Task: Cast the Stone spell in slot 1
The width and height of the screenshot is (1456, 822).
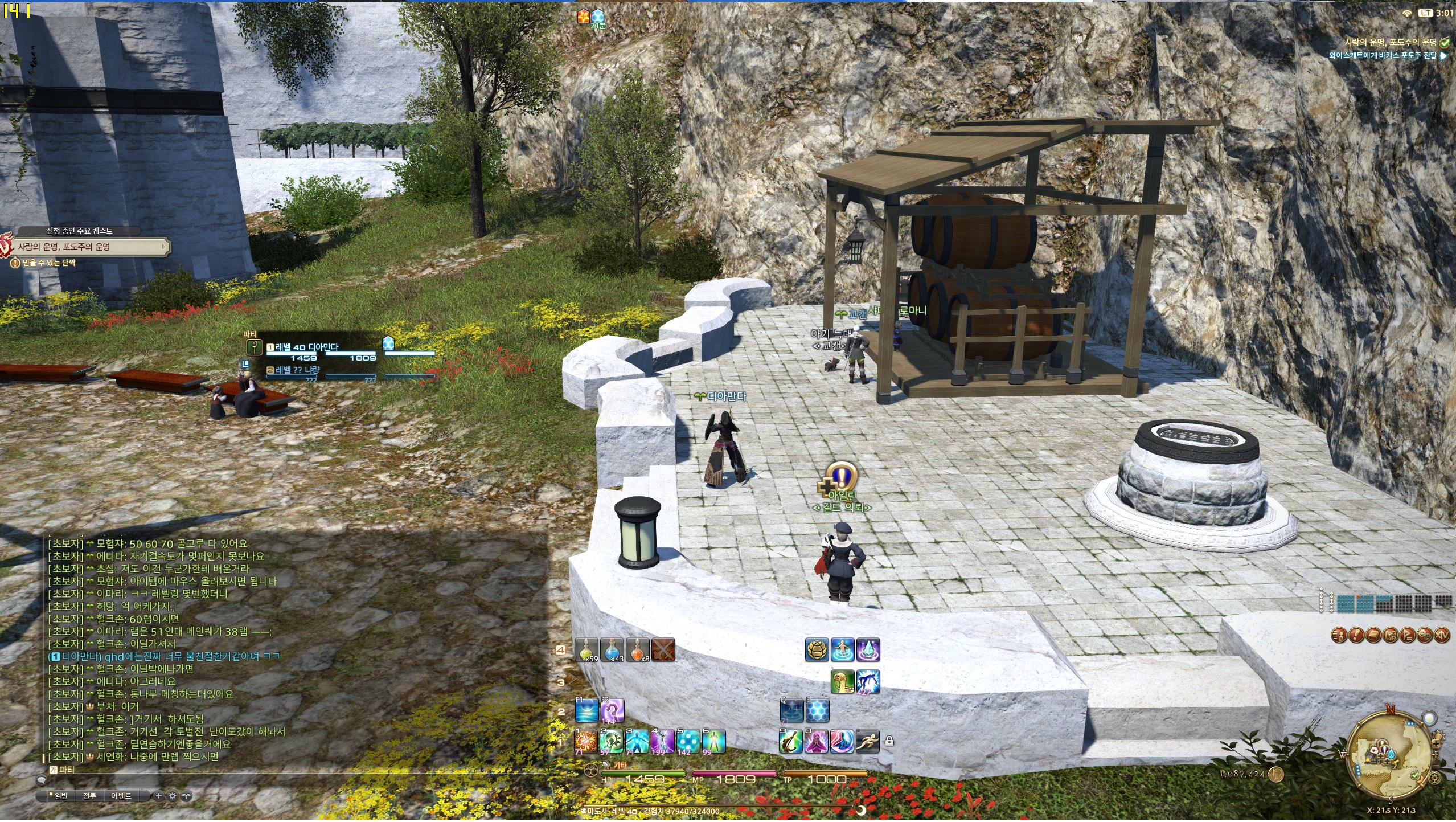Action: click(586, 741)
